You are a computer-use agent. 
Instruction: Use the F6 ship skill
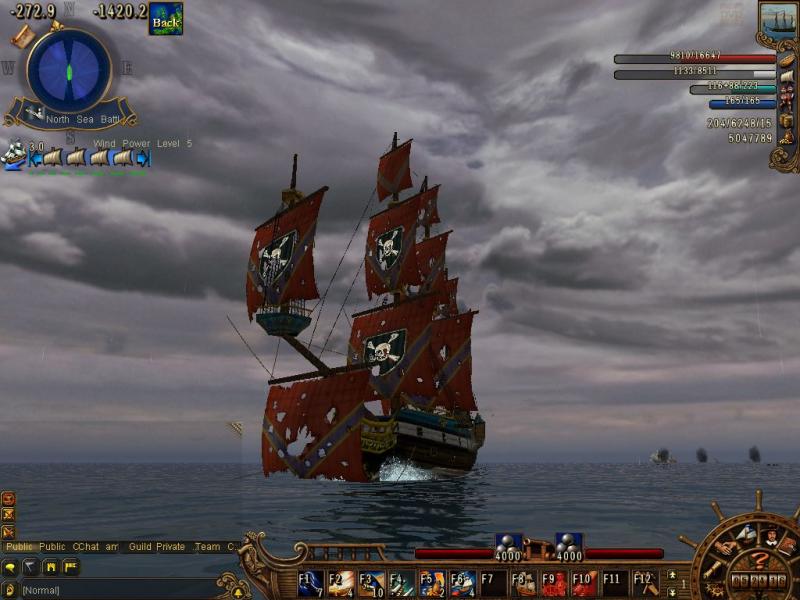tap(462, 582)
